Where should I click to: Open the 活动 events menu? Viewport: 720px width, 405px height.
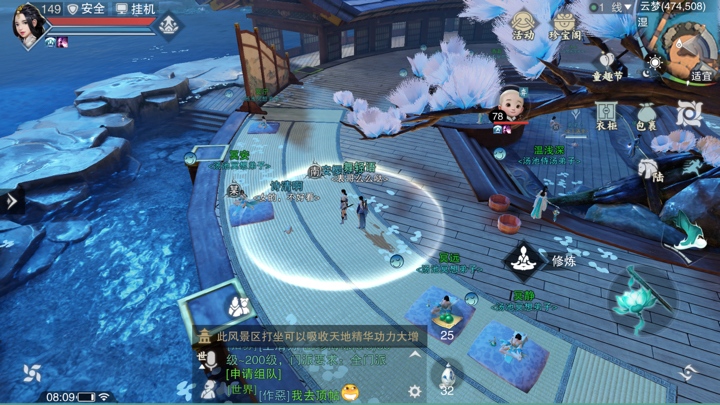pyautogui.click(x=524, y=24)
